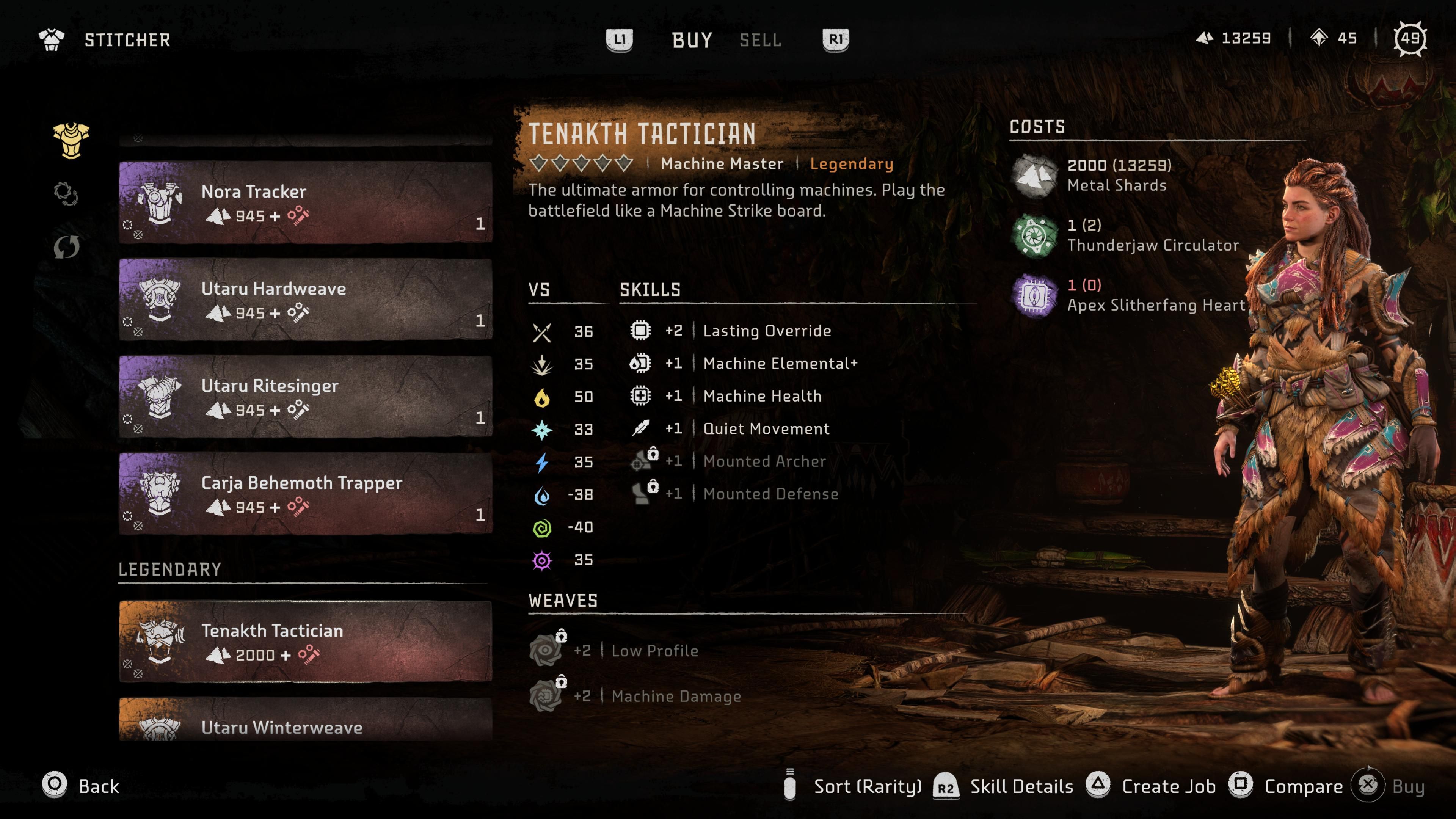Check the Apex Slitherfang Heart cost

pyautogui.click(x=1155, y=296)
